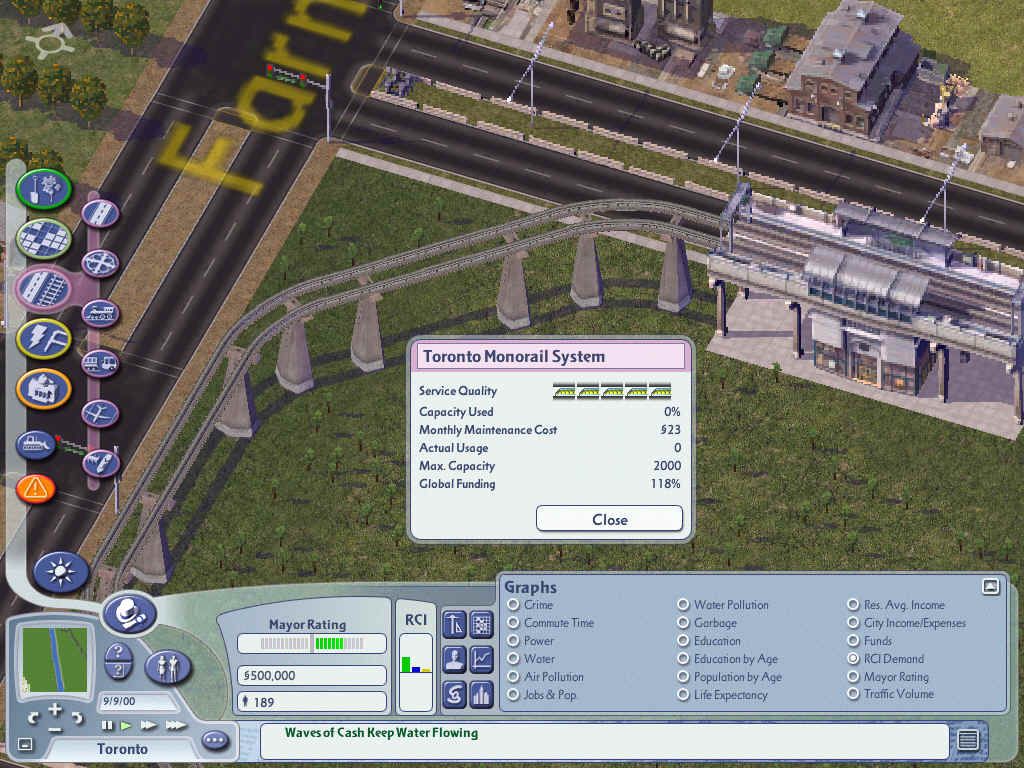
Task: Zoom in with the plus button
Action: click(x=54, y=711)
